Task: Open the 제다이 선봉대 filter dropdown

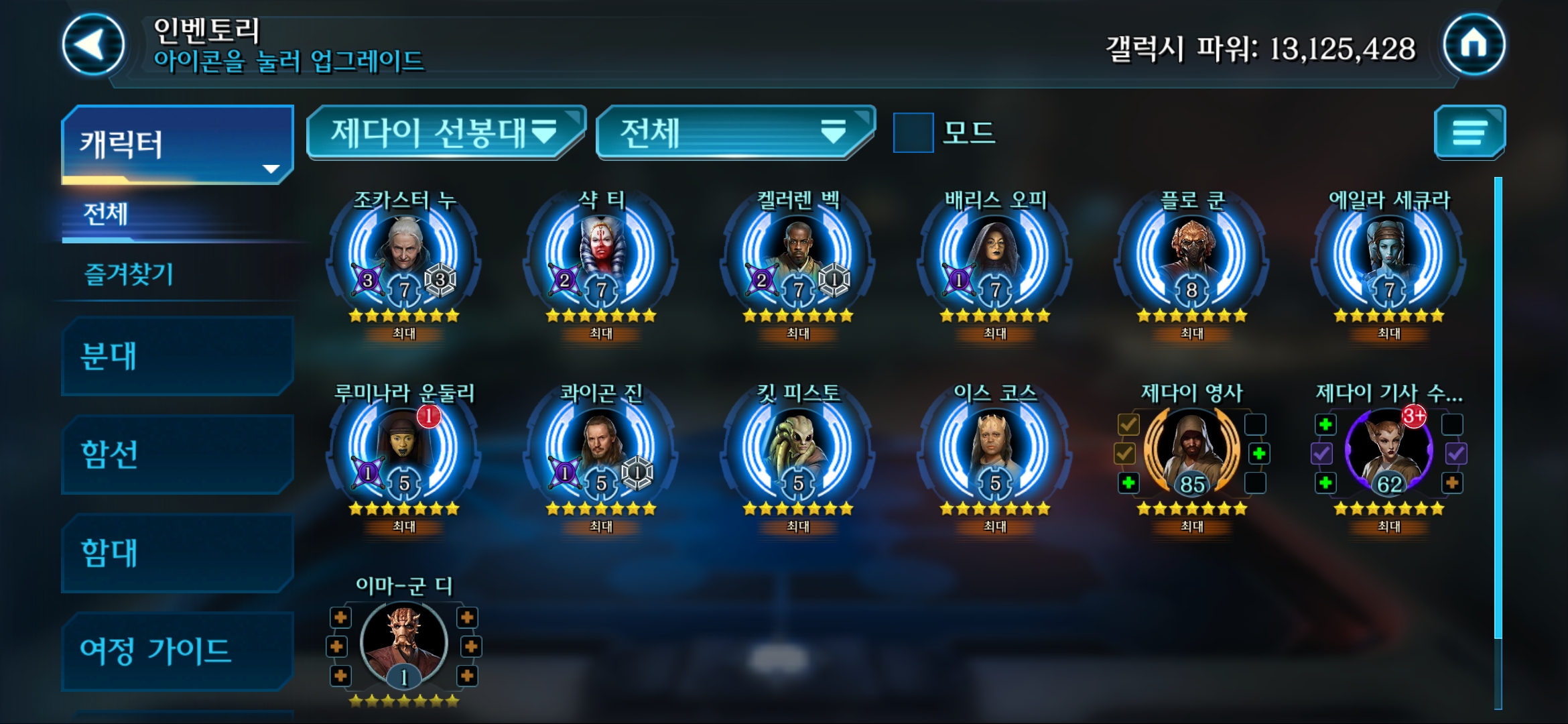Action: 445,132
